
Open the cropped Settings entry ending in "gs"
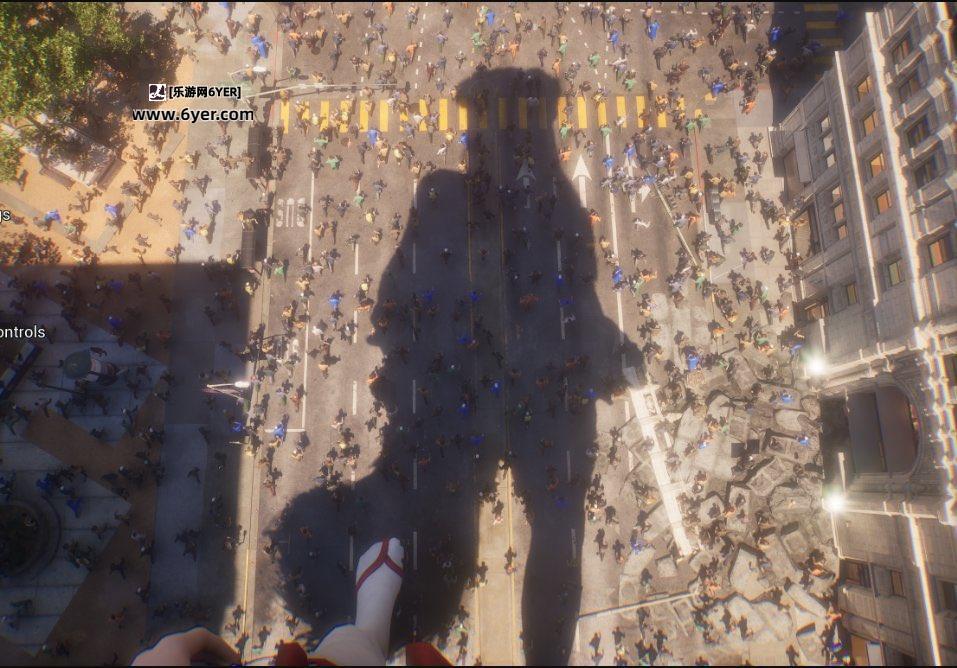pyautogui.click(x=5, y=215)
